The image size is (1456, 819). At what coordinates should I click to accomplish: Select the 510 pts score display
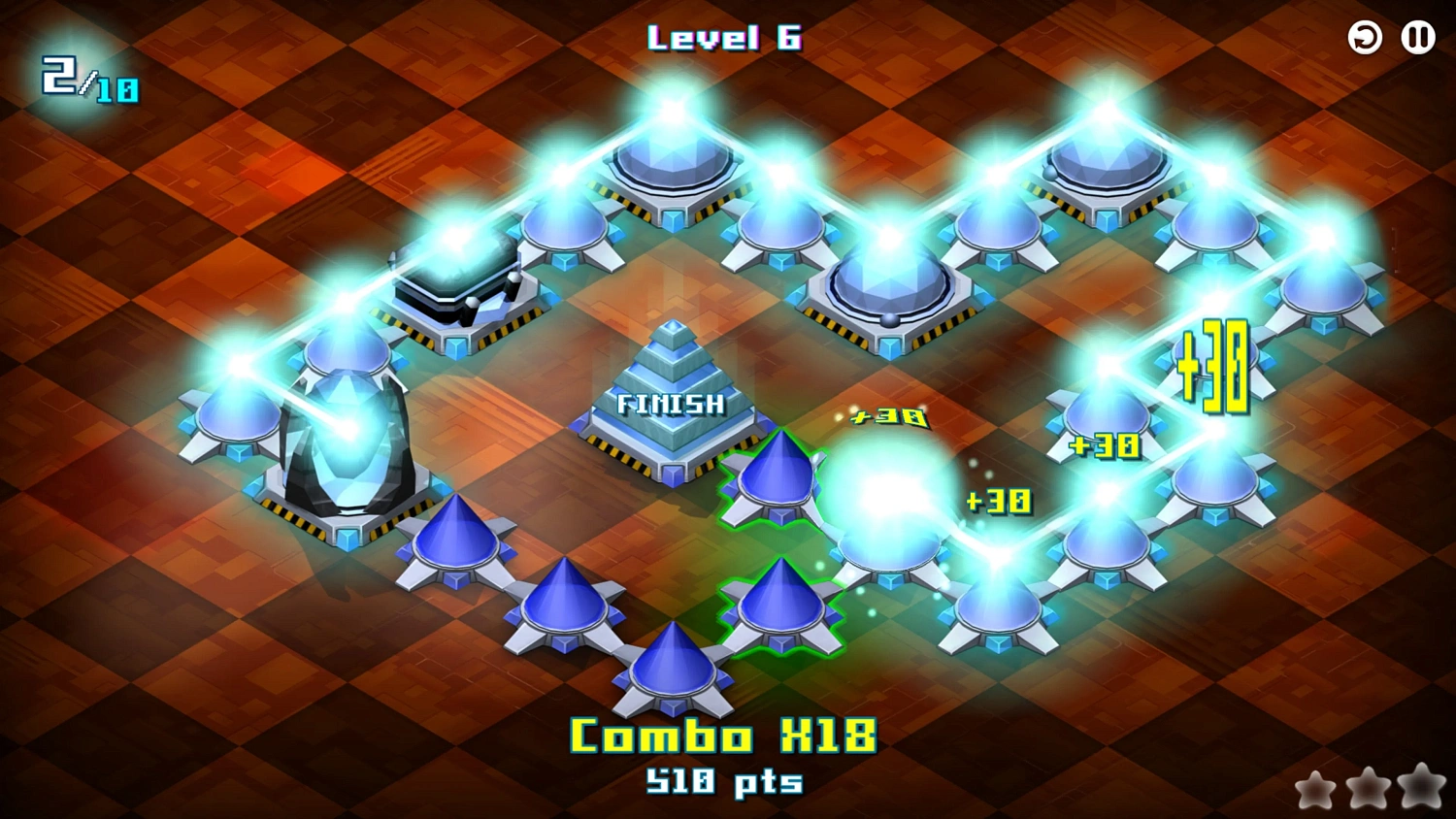coord(722,782)
